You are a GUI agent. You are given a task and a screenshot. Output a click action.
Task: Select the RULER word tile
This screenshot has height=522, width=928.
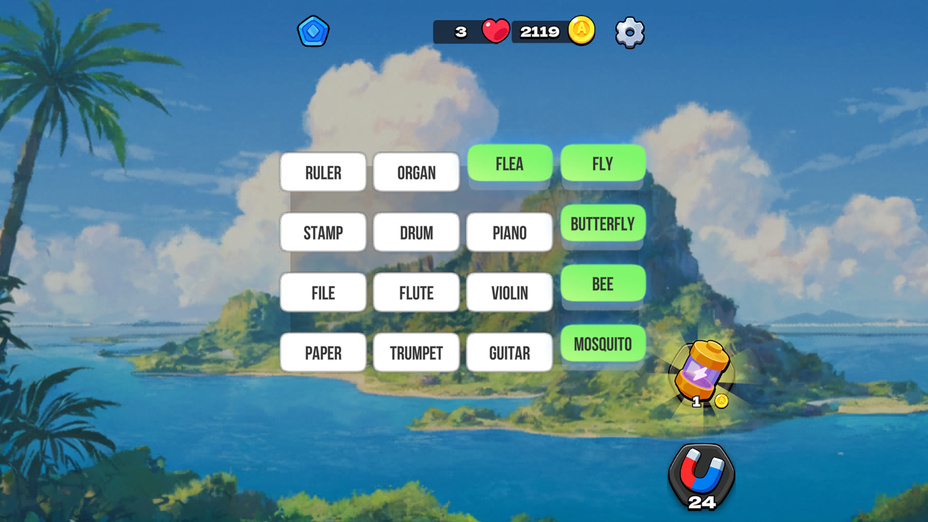(323, 172)
